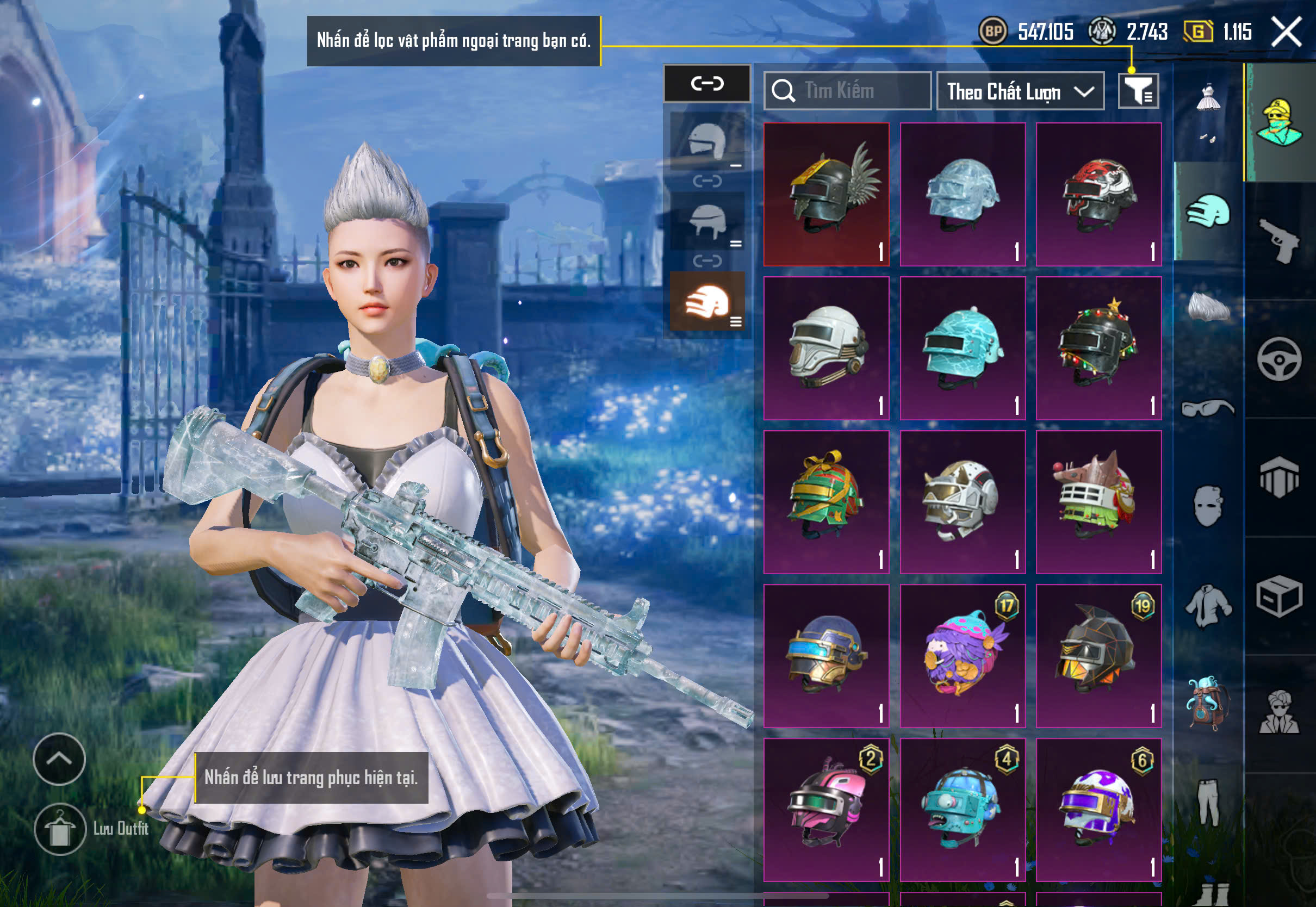Select the backpack category icon
Image resolution: width=1316 pixels, height=907 pixels.
[x=1207, y=703]
